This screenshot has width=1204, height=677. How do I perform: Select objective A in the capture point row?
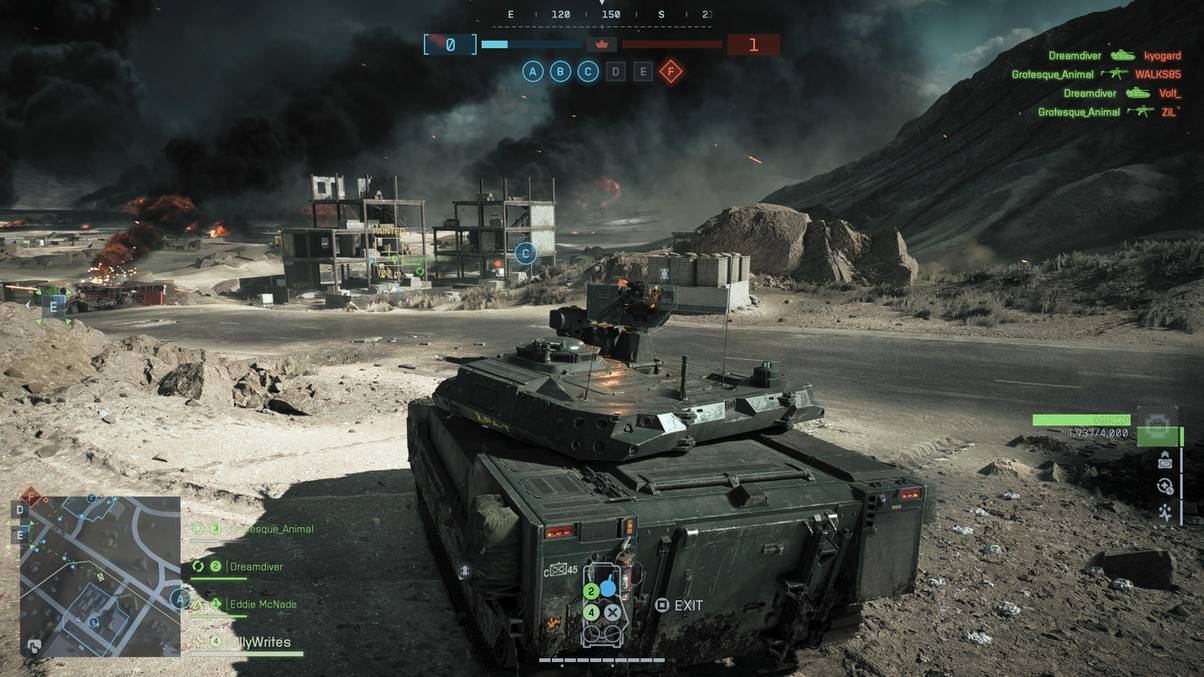tap(533, 71)
